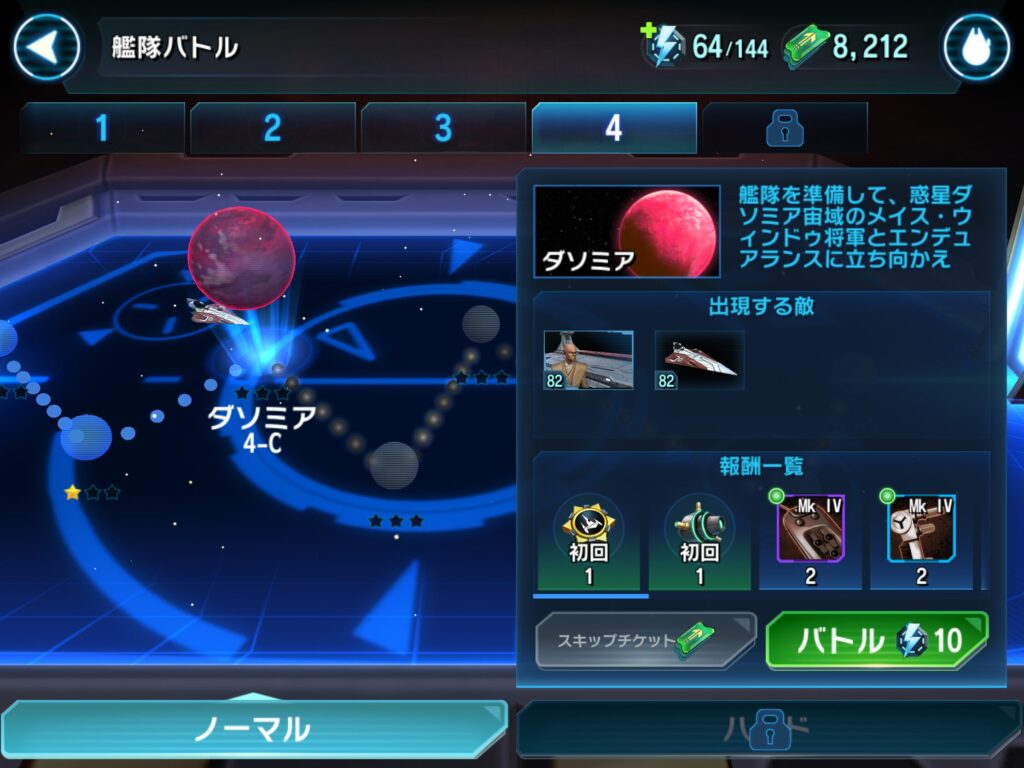Start battle with the green バトル button
The height and width of the screenshot is (768, 1024).
876,640
